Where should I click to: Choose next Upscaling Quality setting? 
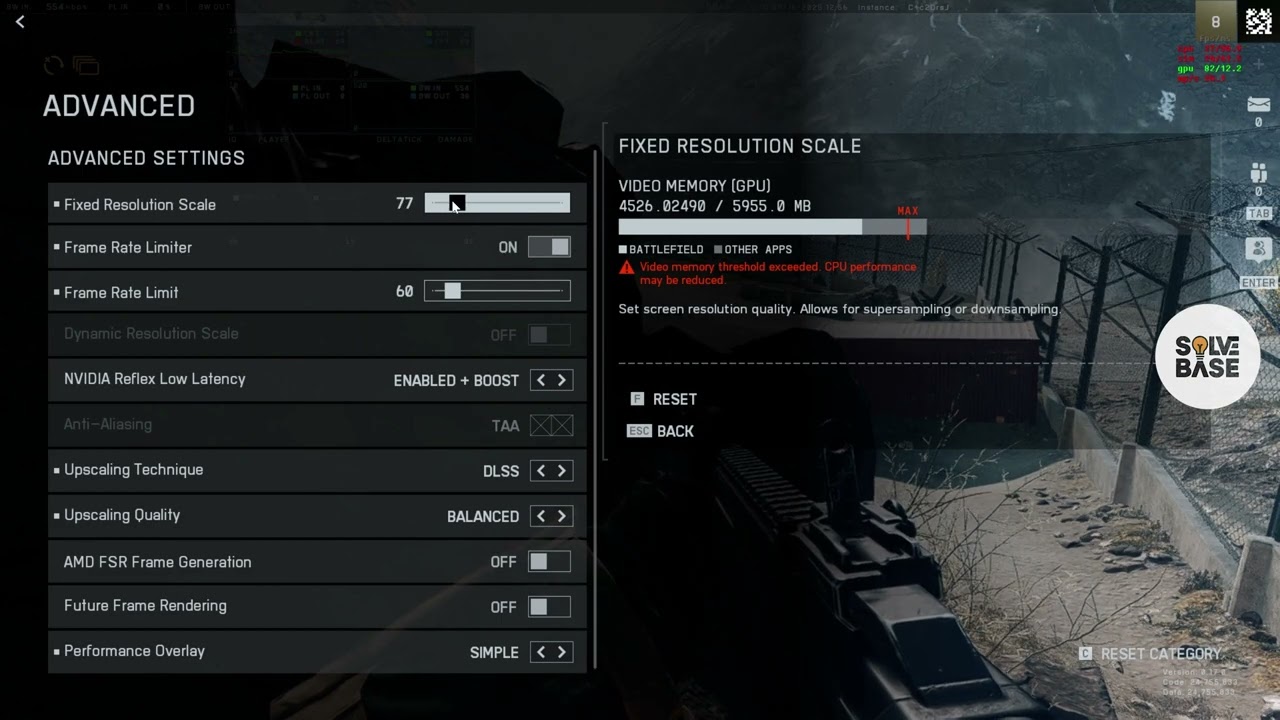tap(562, 516)
